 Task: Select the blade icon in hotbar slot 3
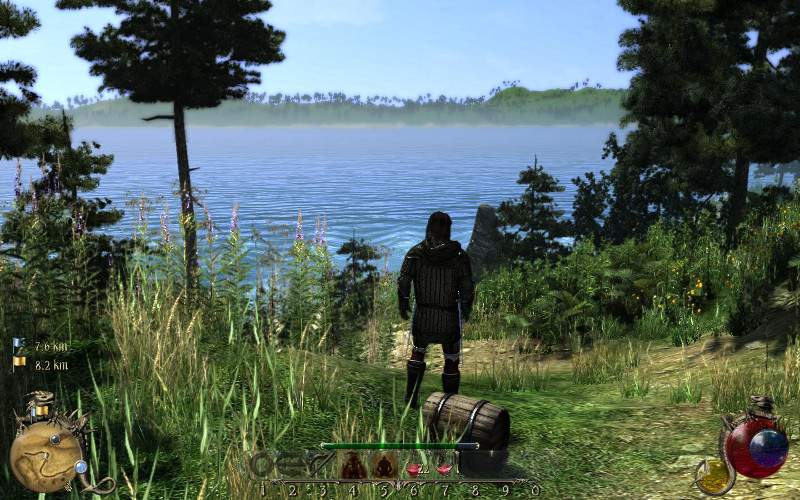tap(322, 465)
